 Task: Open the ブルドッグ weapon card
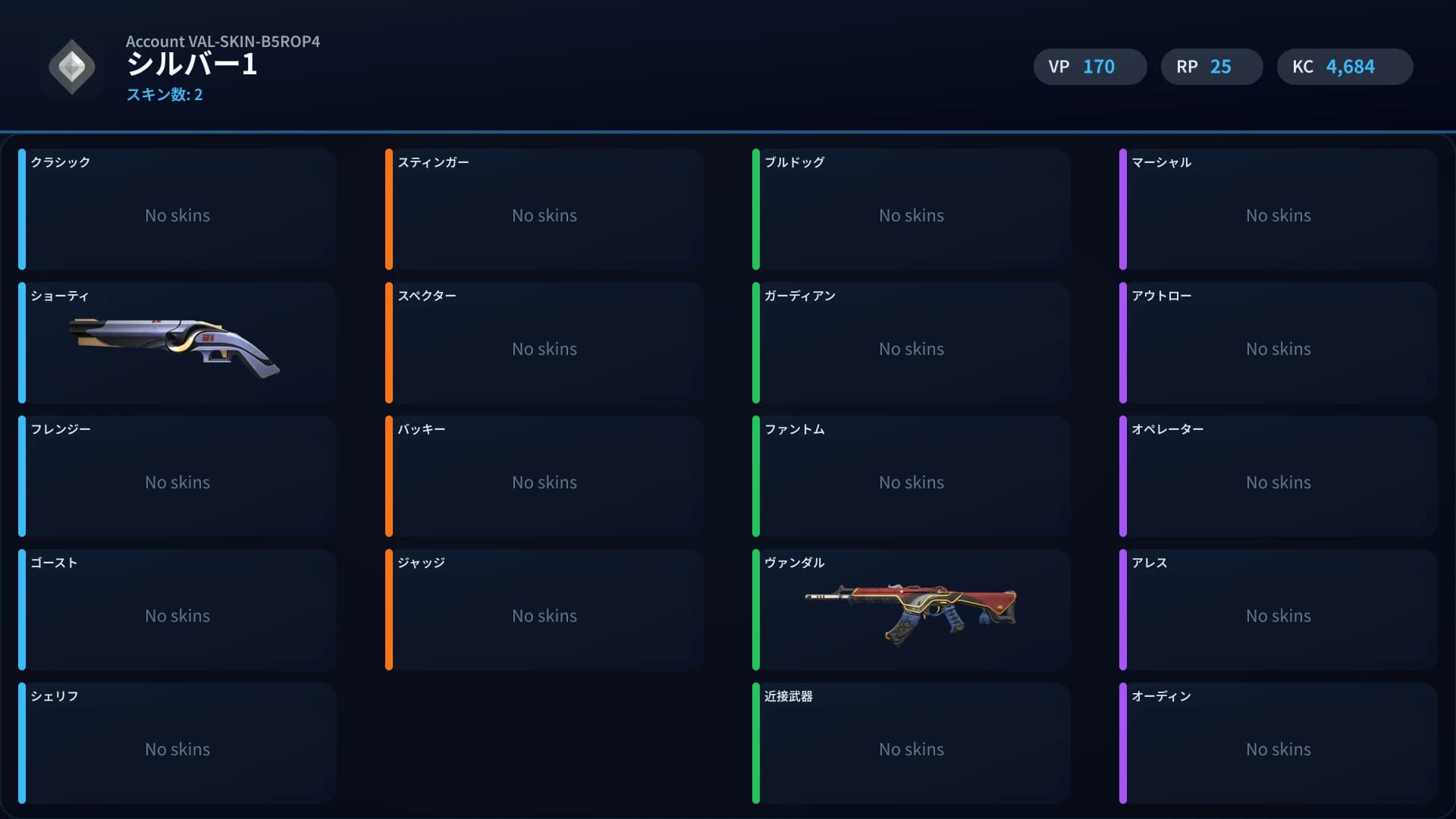(x=912, y=209)
